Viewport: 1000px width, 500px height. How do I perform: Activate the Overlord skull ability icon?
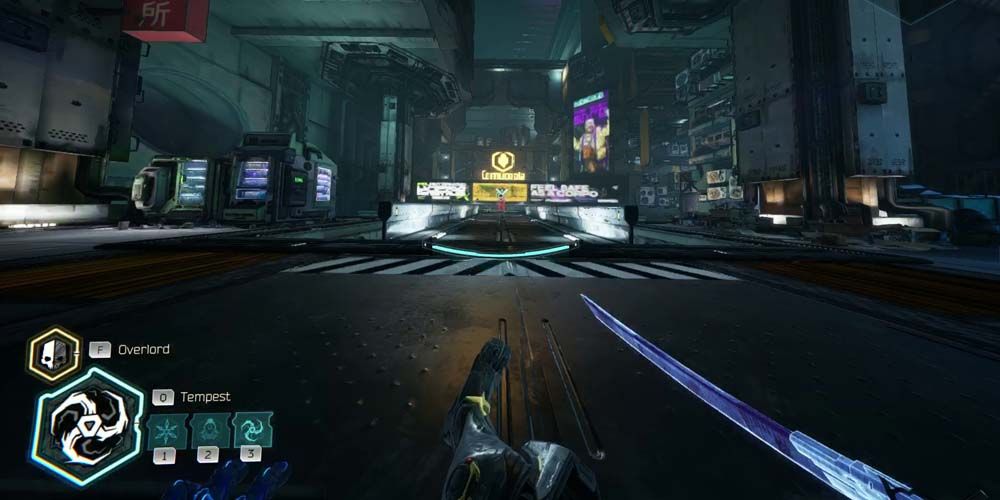click(53, 354)
